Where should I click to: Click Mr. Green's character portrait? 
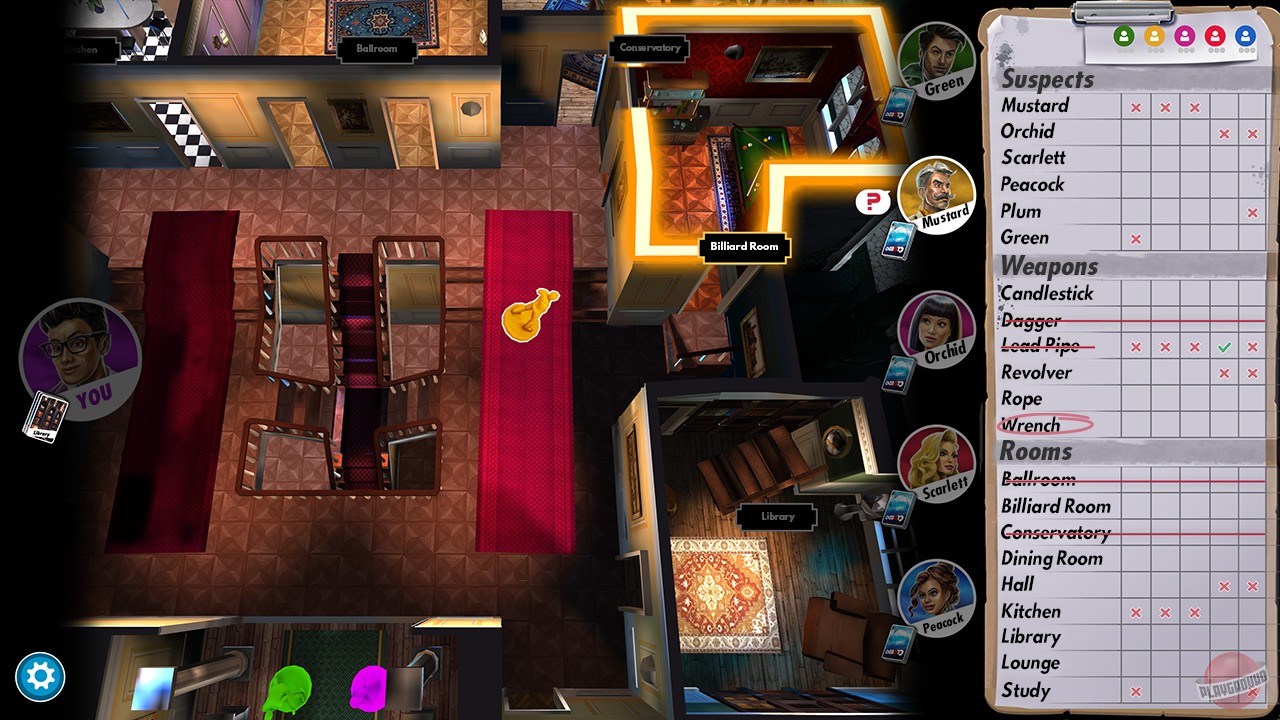coord(937,60)
